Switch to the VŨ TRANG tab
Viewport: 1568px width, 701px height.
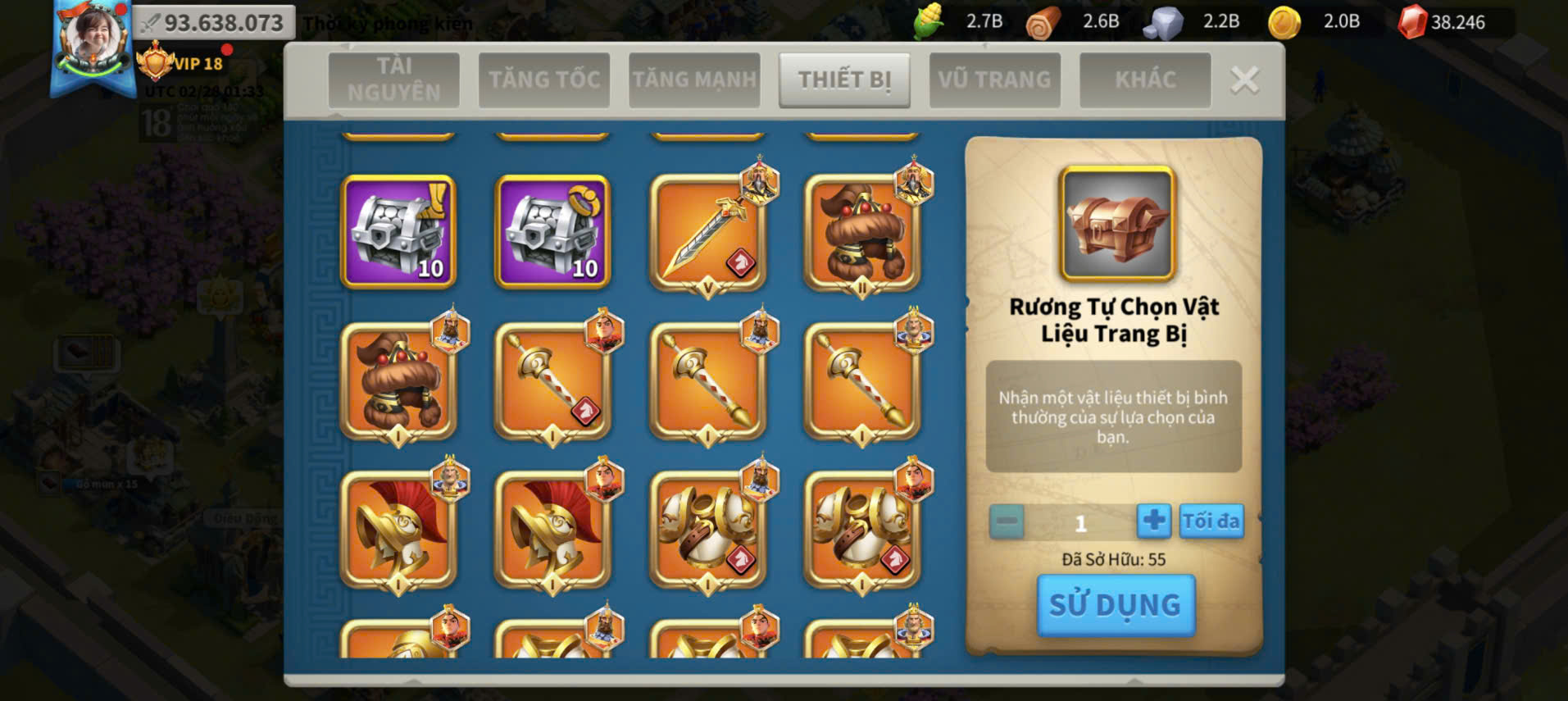coord(994,80)
